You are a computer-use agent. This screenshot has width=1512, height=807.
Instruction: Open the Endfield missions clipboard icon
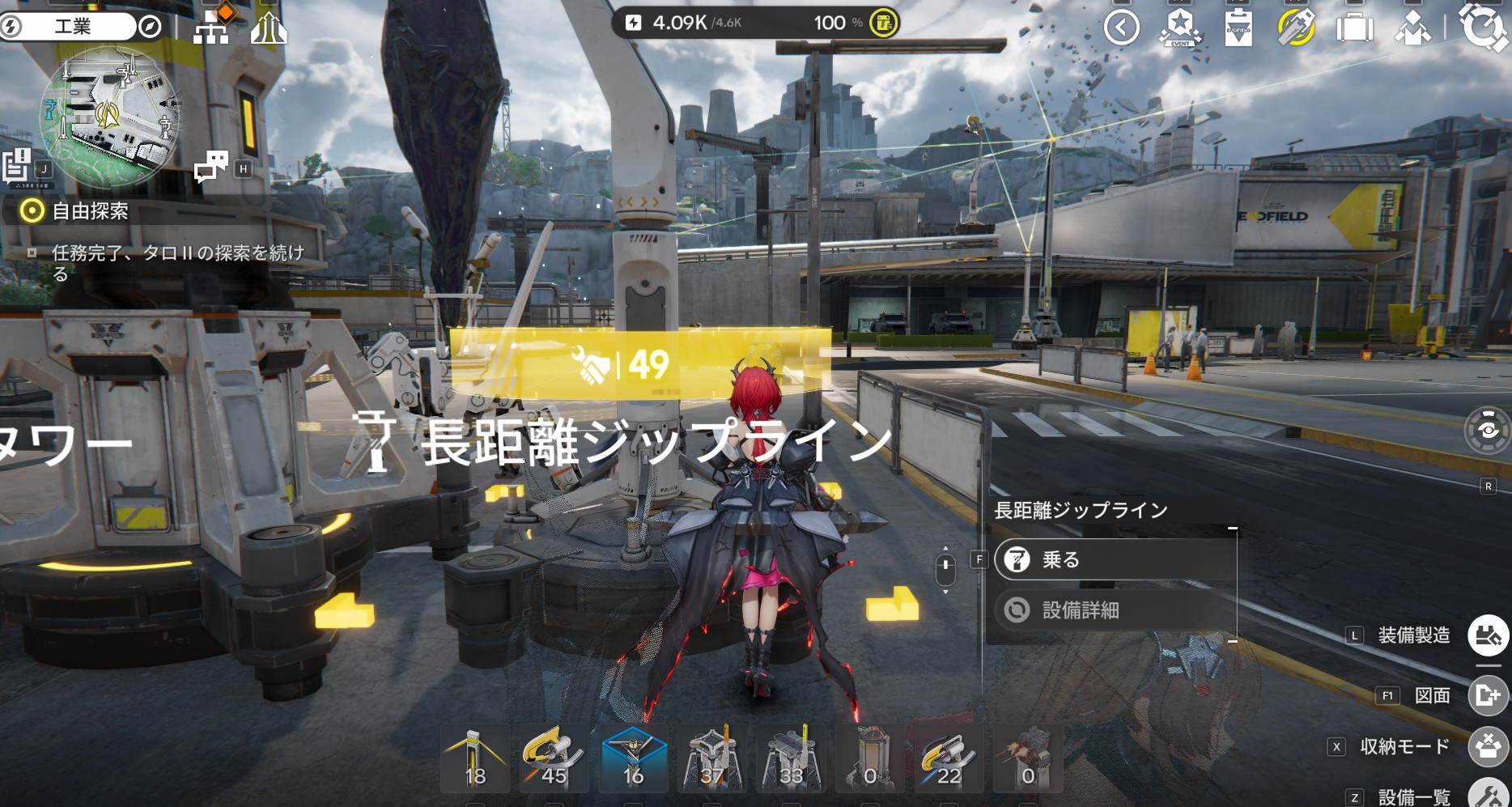[1237, 27]
